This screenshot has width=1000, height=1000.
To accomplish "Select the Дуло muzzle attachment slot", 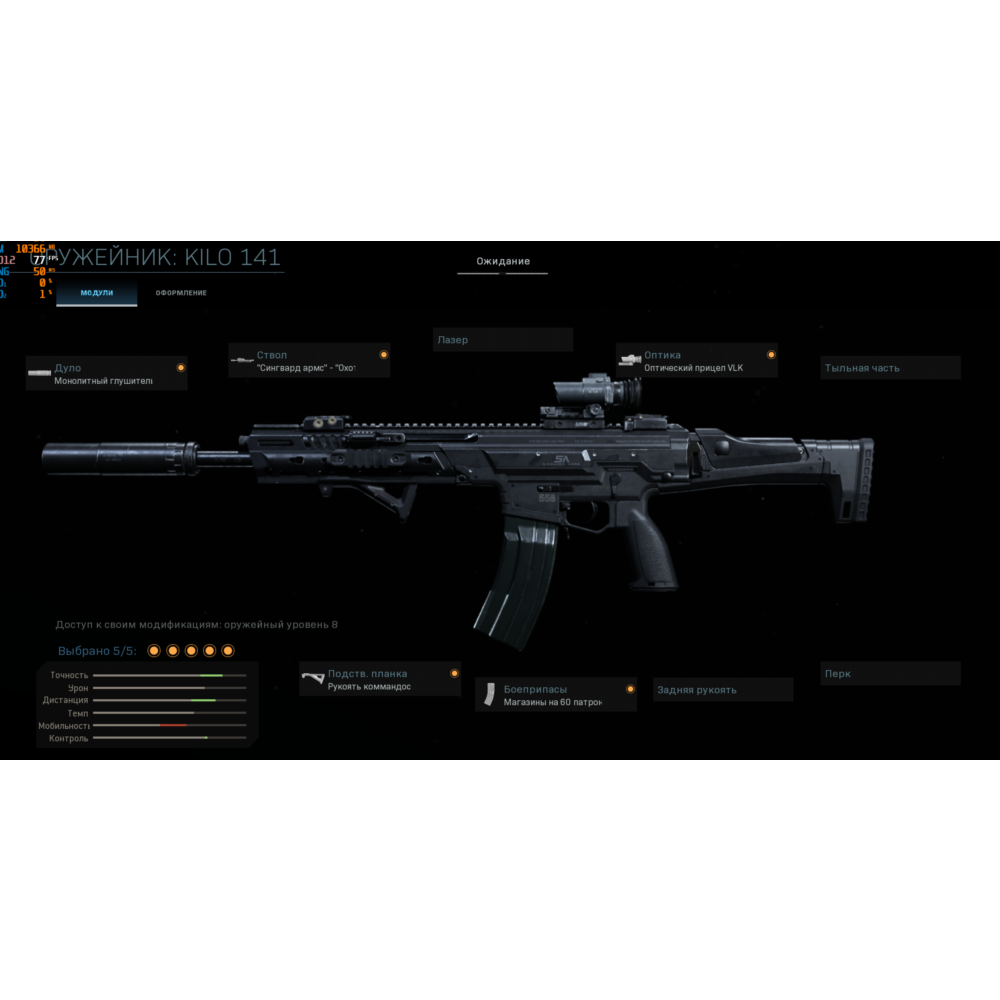I will coord(107,374).
